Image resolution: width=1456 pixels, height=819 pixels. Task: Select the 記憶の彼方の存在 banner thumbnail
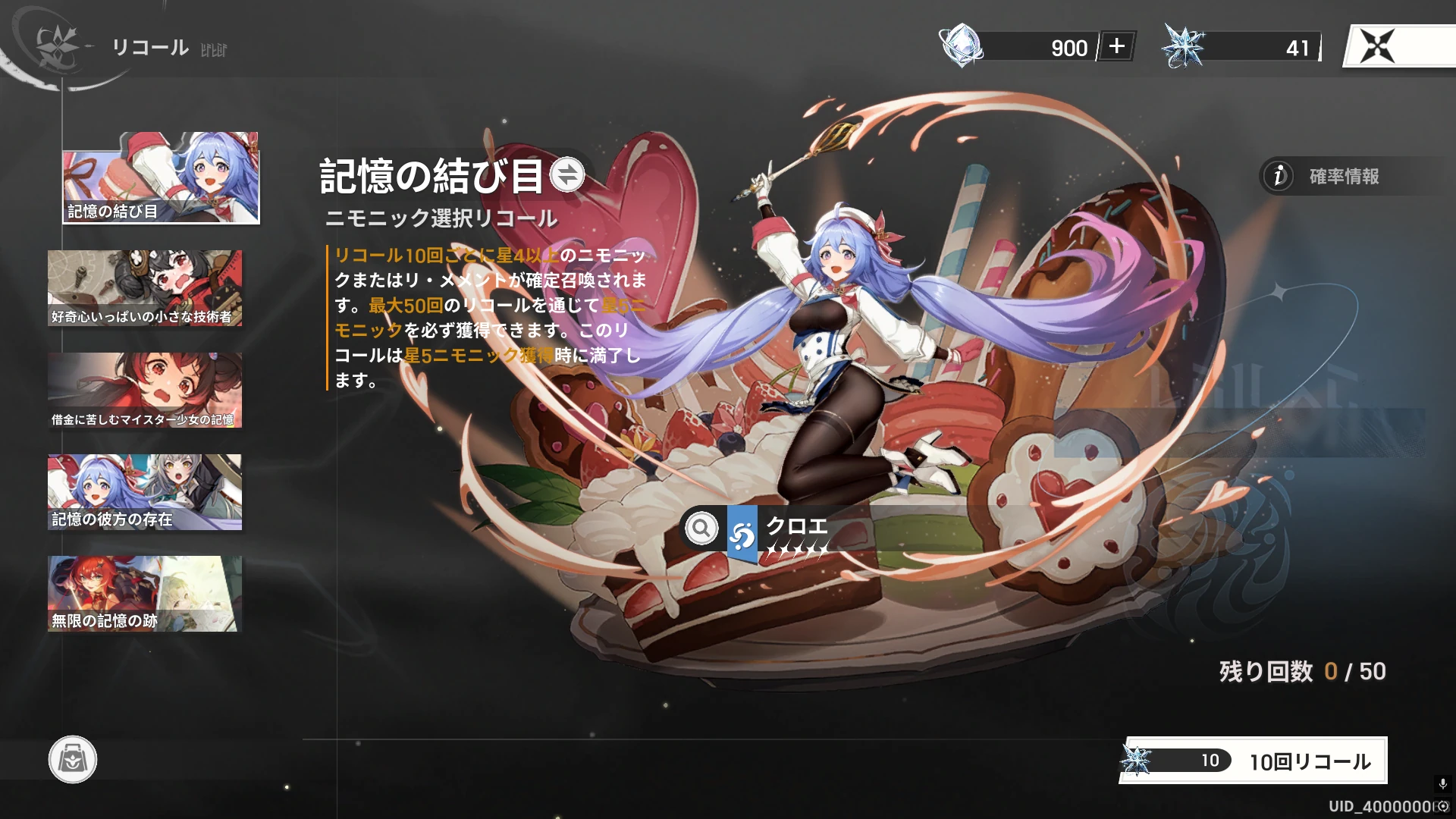[x=145, y=492]
